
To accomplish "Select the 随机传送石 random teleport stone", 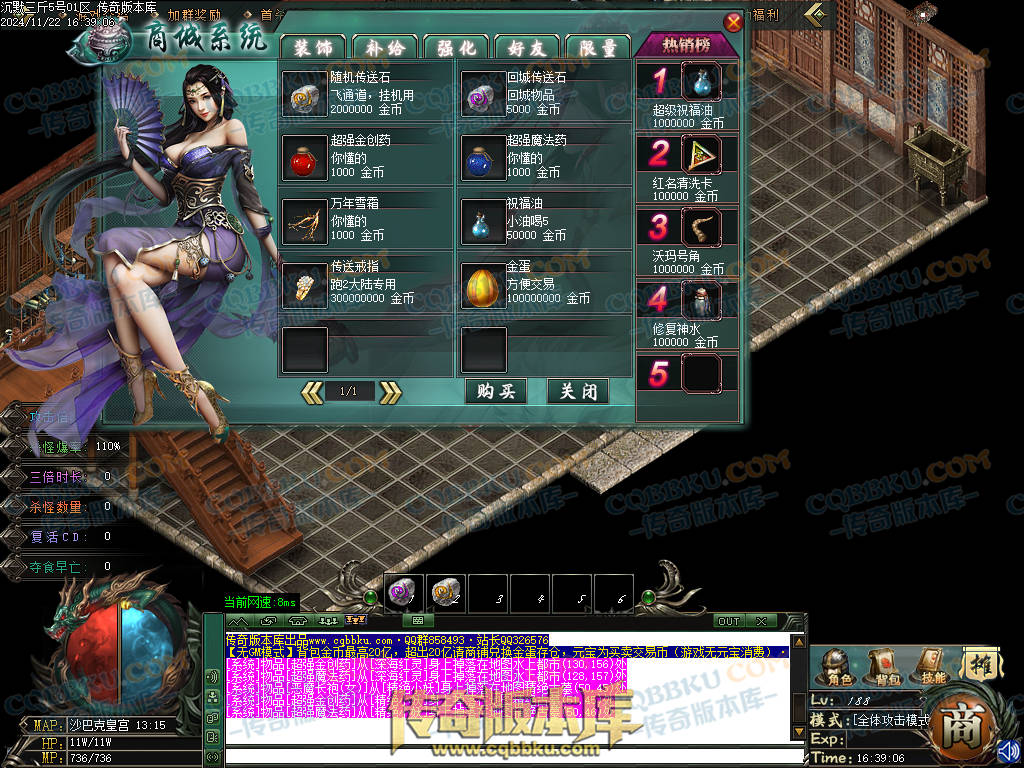I will pos(303,94).
